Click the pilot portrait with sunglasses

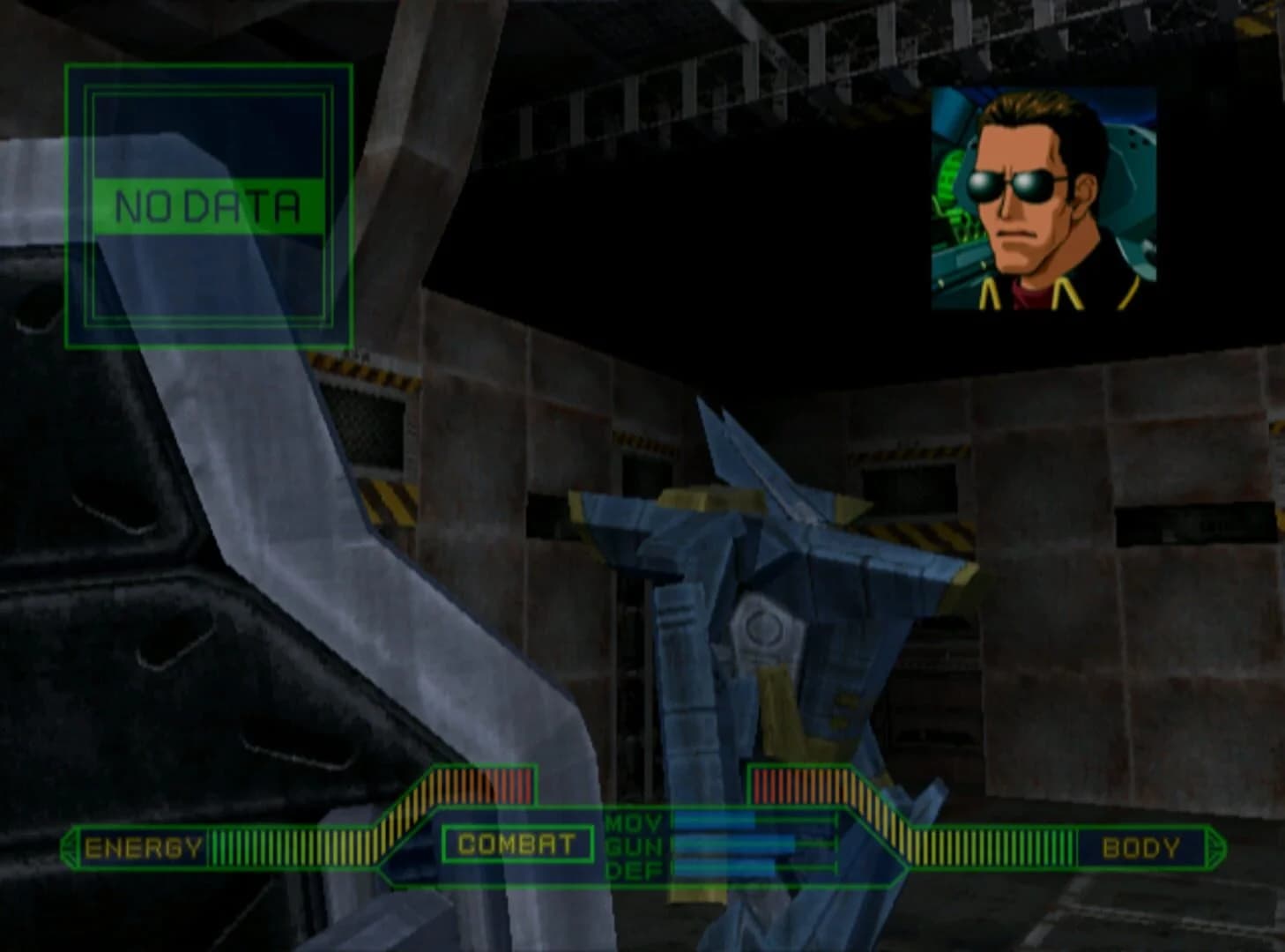[1044, 203]
